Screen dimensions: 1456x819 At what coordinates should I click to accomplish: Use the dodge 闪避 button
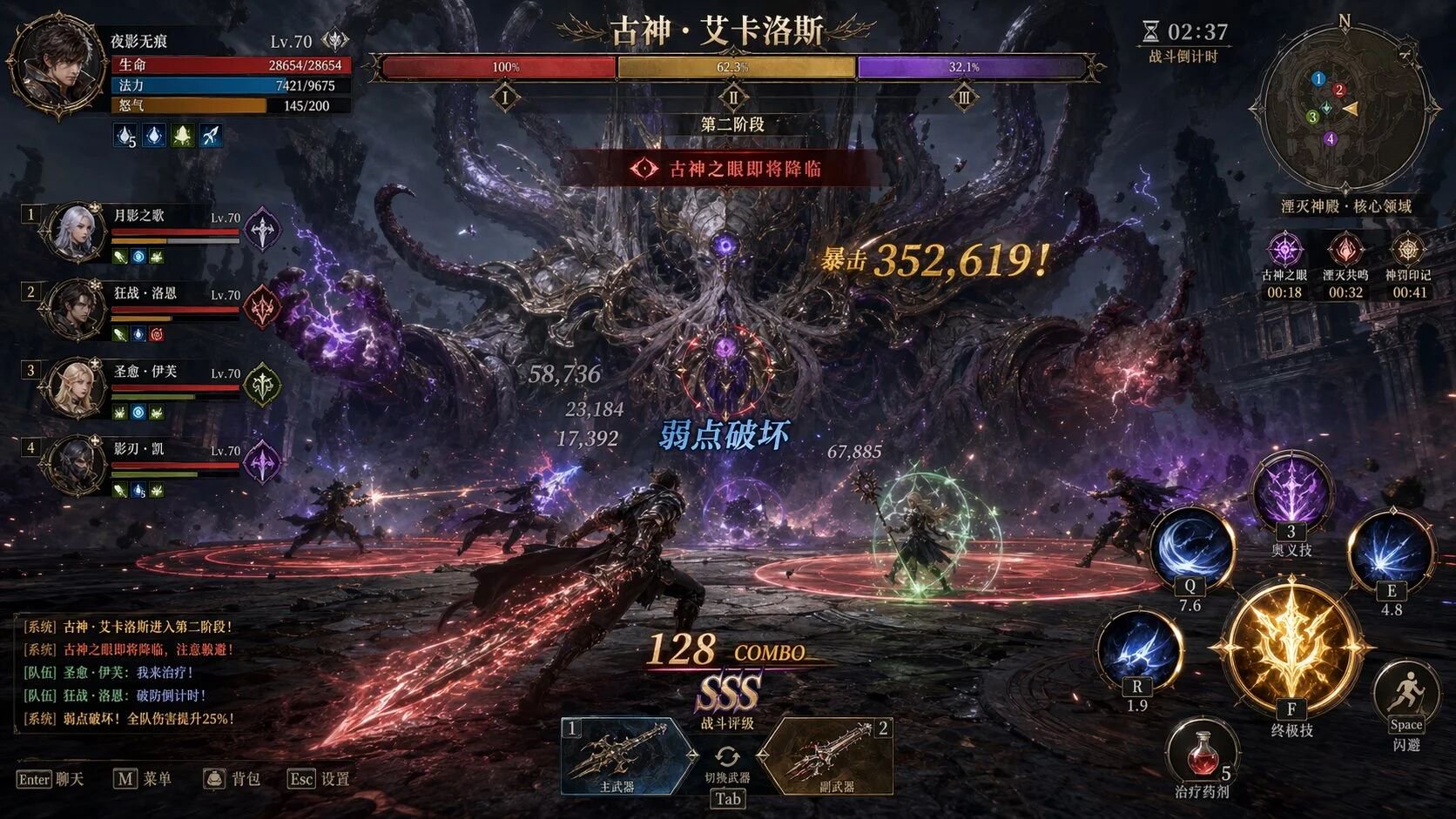[x=1405, y=696]
